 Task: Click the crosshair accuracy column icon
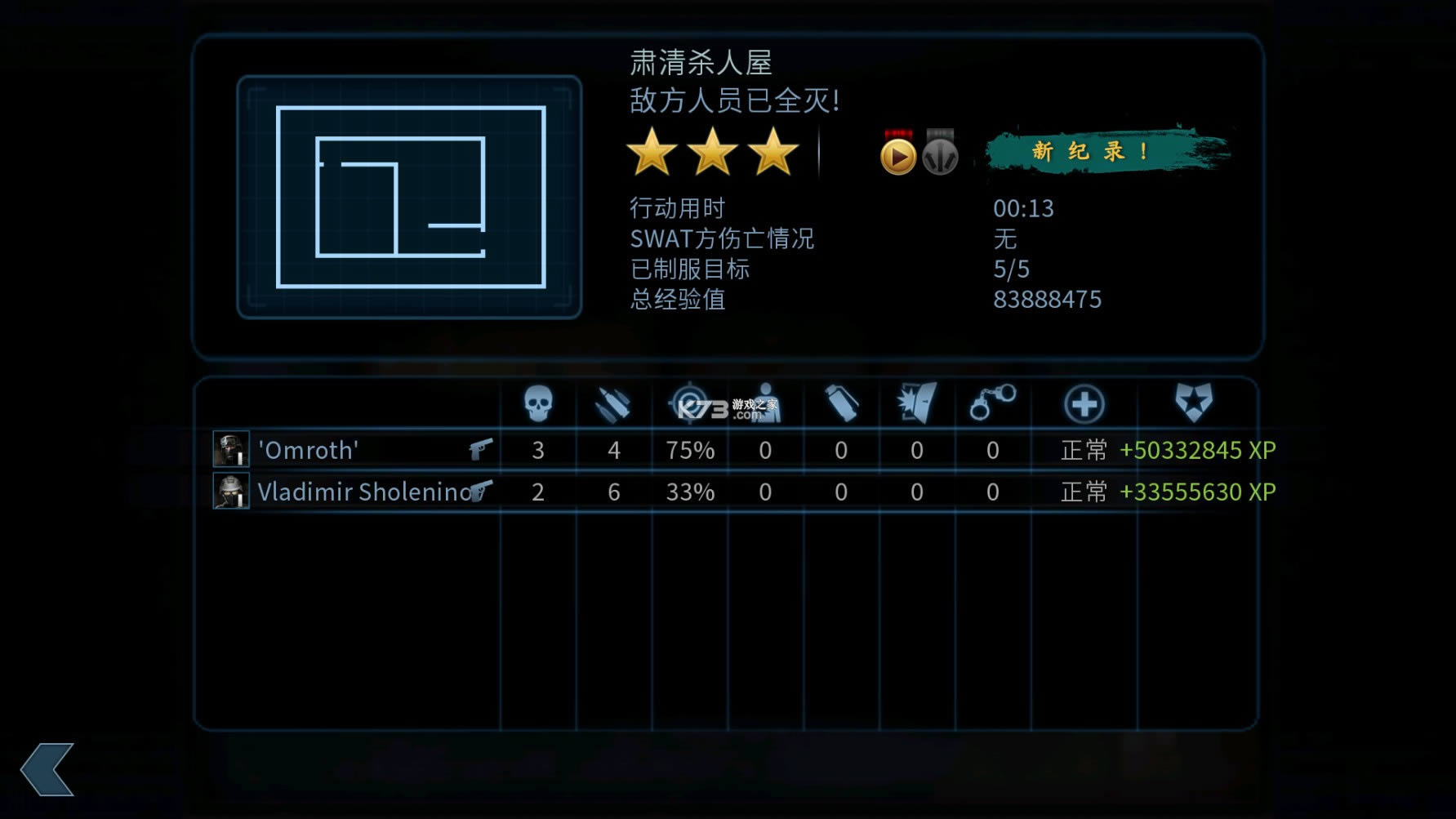tap(690, 403)
